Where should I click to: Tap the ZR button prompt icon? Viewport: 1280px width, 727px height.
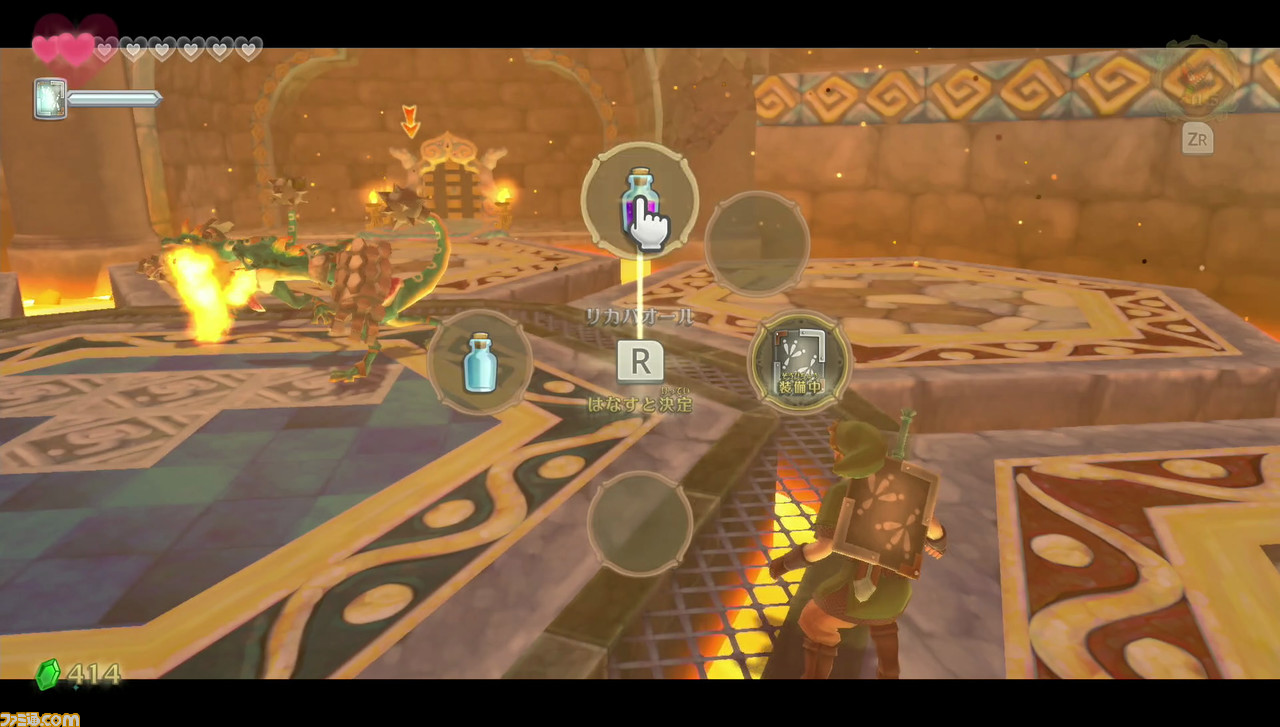1197,140
